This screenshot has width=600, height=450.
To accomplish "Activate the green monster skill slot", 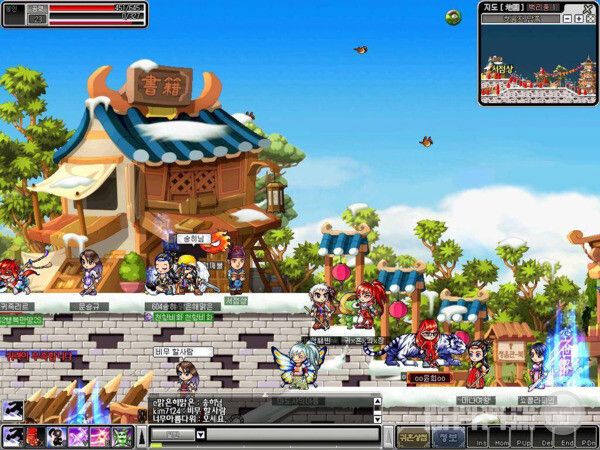I will coord(121,436).
